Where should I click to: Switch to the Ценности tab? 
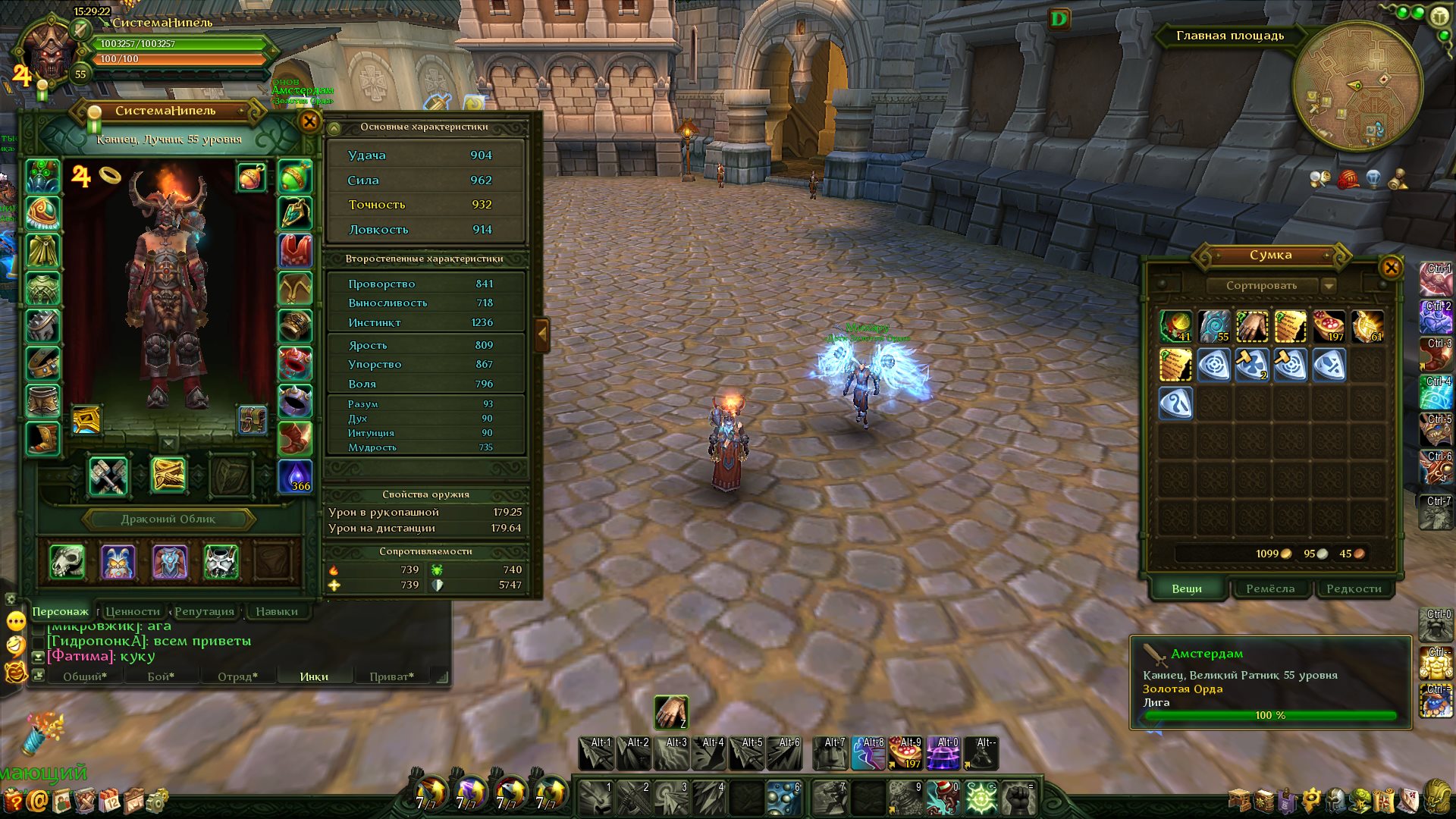point(133,611)
